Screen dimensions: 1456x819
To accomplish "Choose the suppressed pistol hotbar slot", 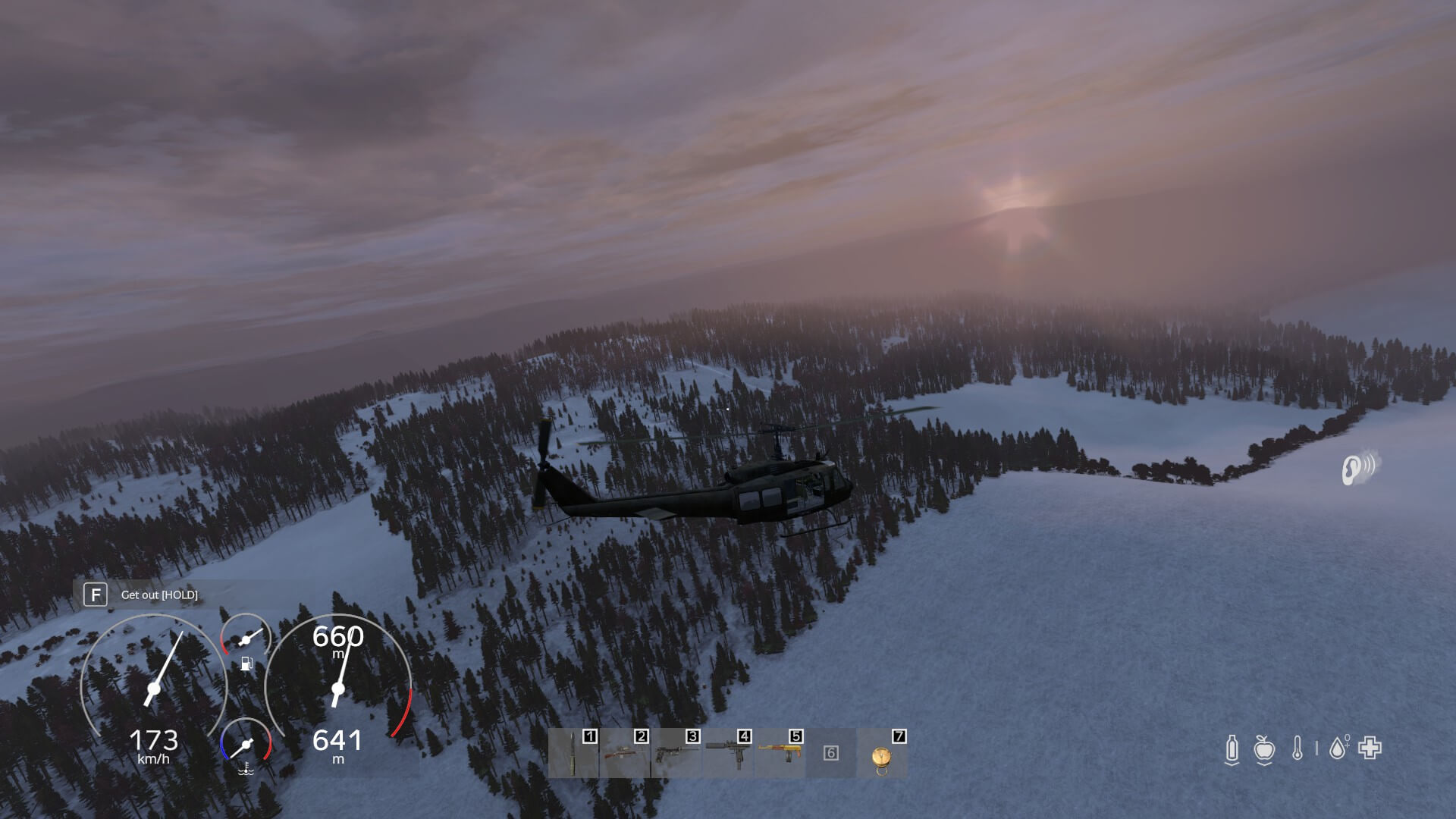I will tap(676, 753).
